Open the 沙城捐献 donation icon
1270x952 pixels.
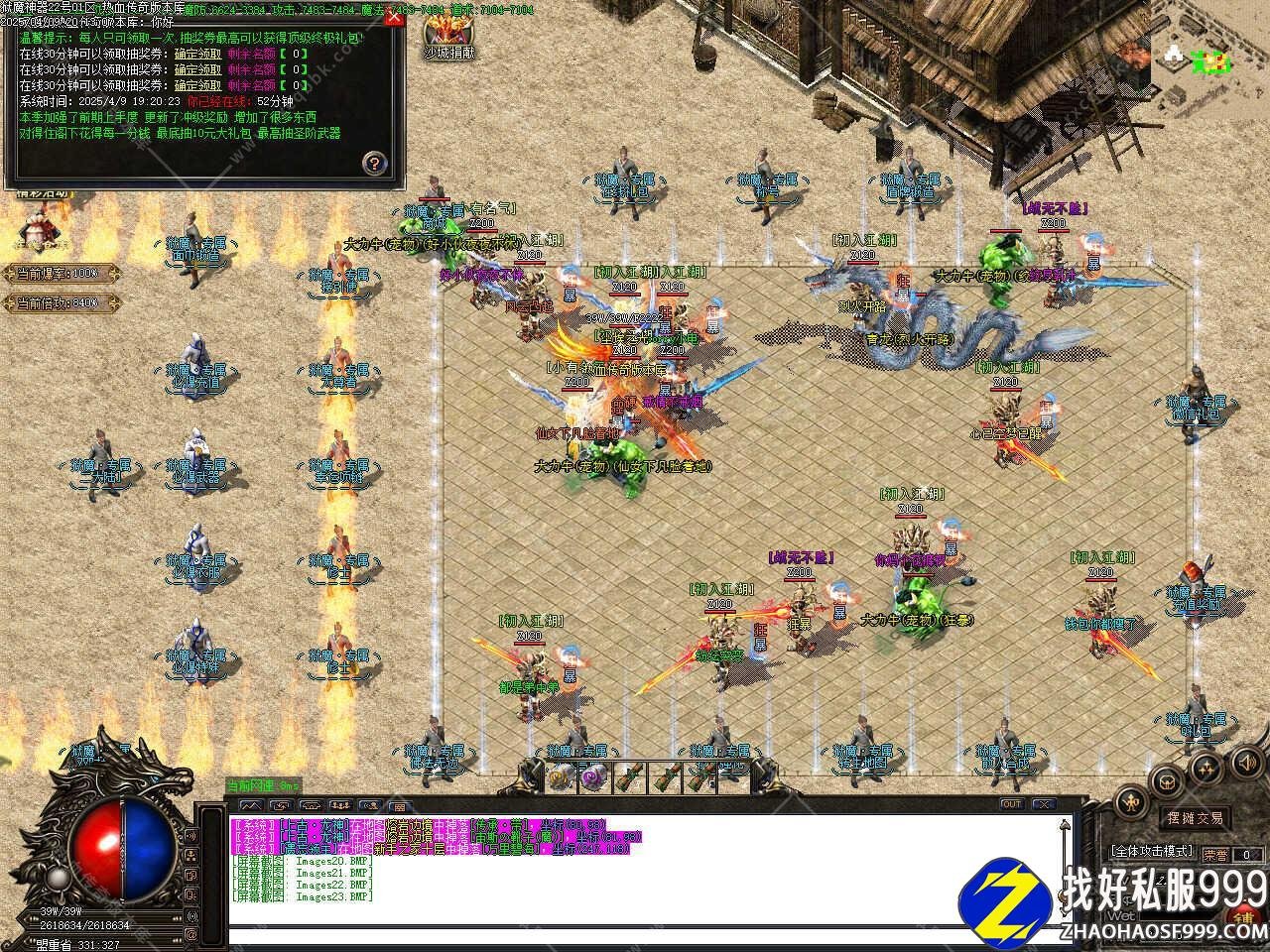tap(448, 34)
